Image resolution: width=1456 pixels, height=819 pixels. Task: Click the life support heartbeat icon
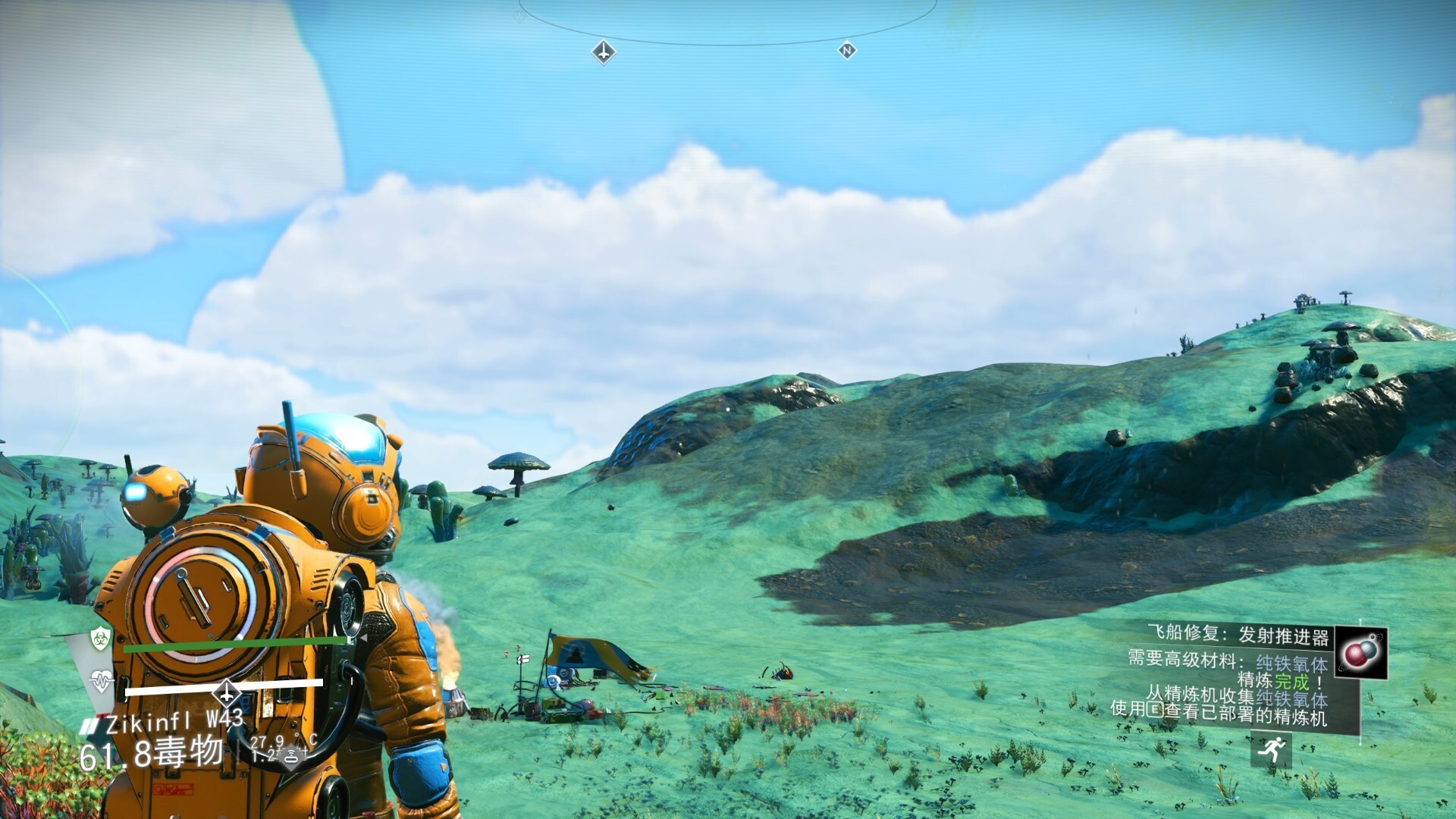tap(101, 680)
